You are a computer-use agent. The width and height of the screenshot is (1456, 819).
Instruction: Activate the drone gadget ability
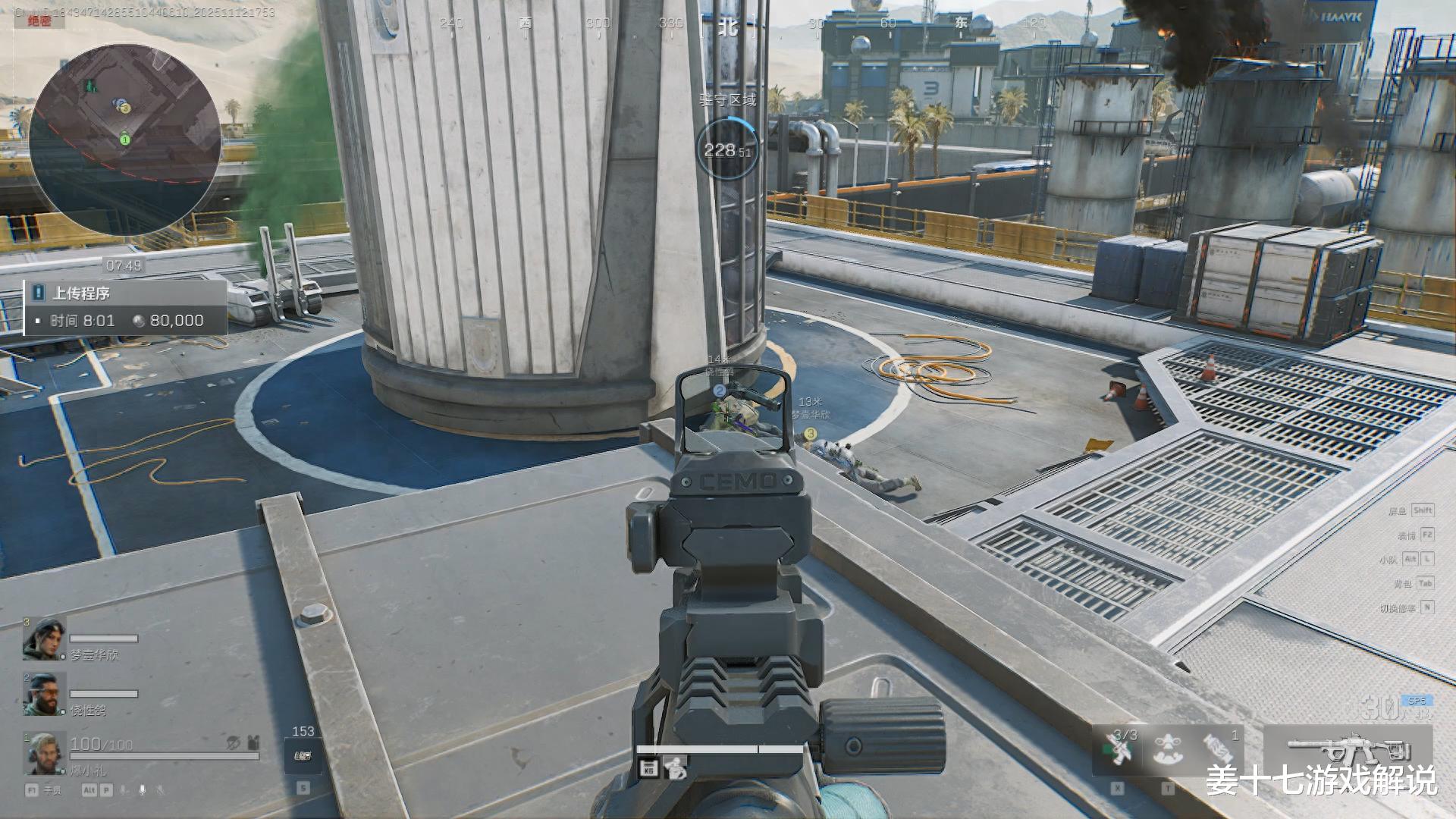coord(1168,749)
